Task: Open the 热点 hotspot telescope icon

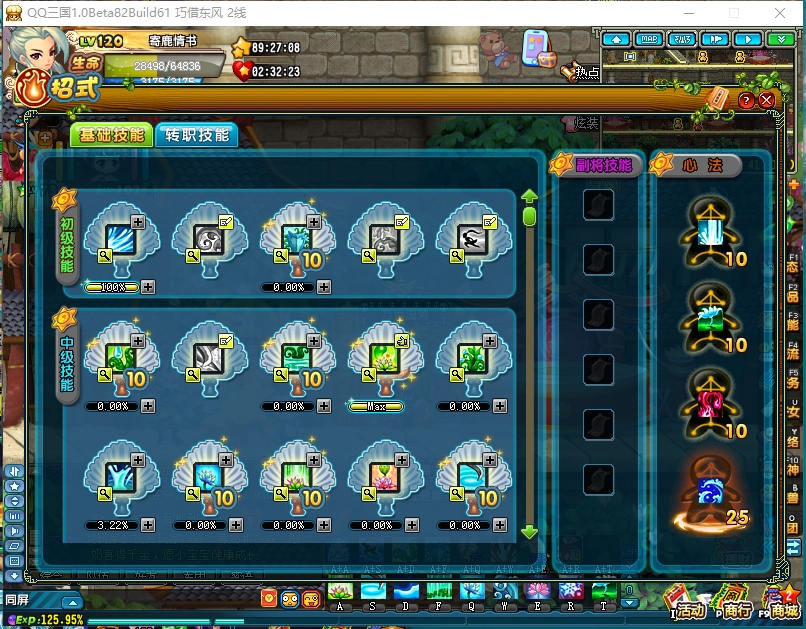Action: [x=577, y=72]
